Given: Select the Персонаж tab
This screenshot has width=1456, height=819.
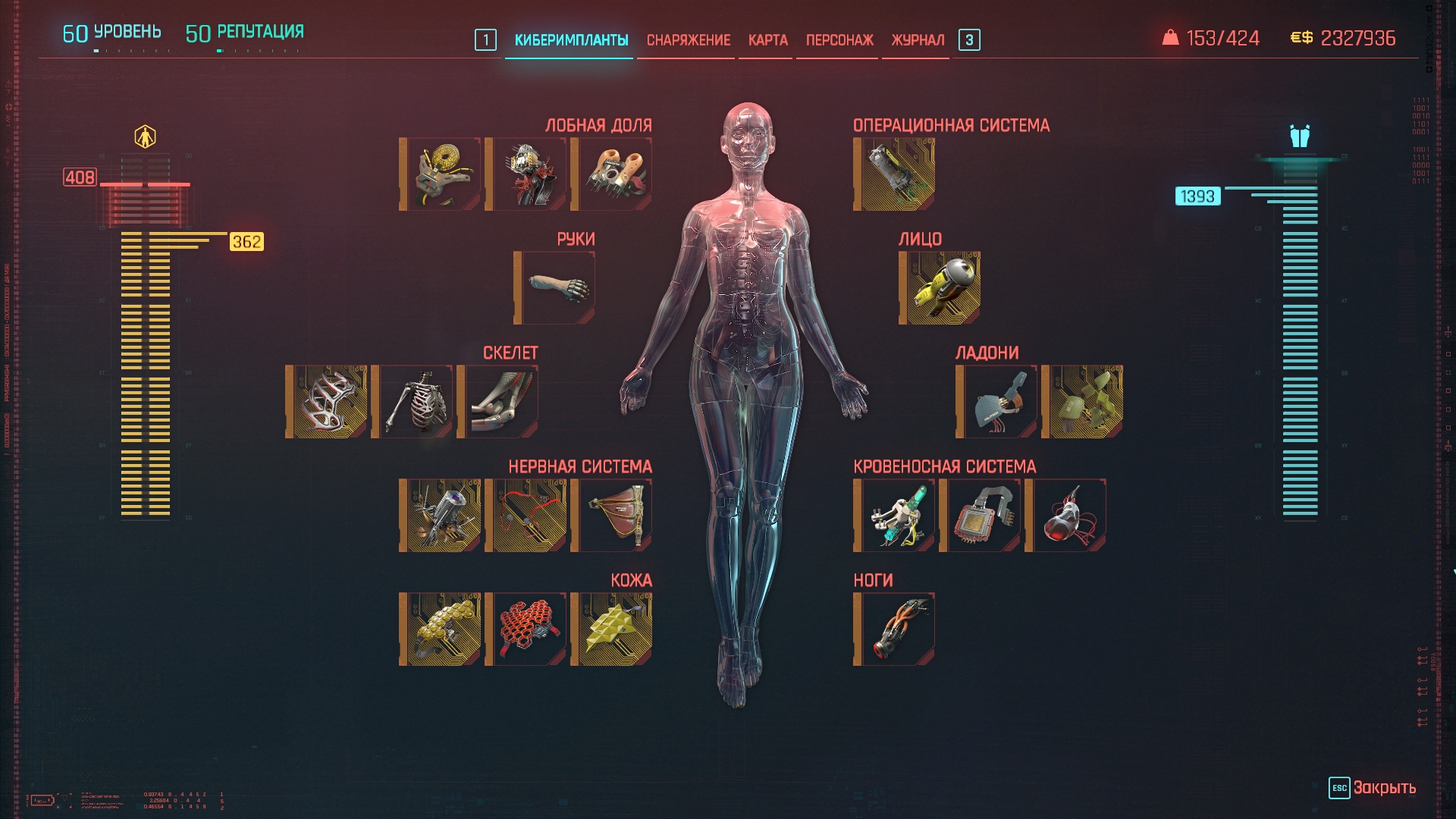Looking at the screenshot, I should [839, 40].
